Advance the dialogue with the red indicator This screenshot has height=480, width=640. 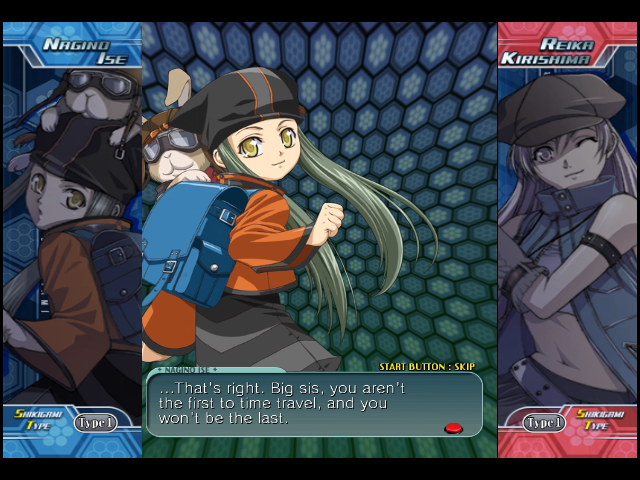click(x=453, y=428)
